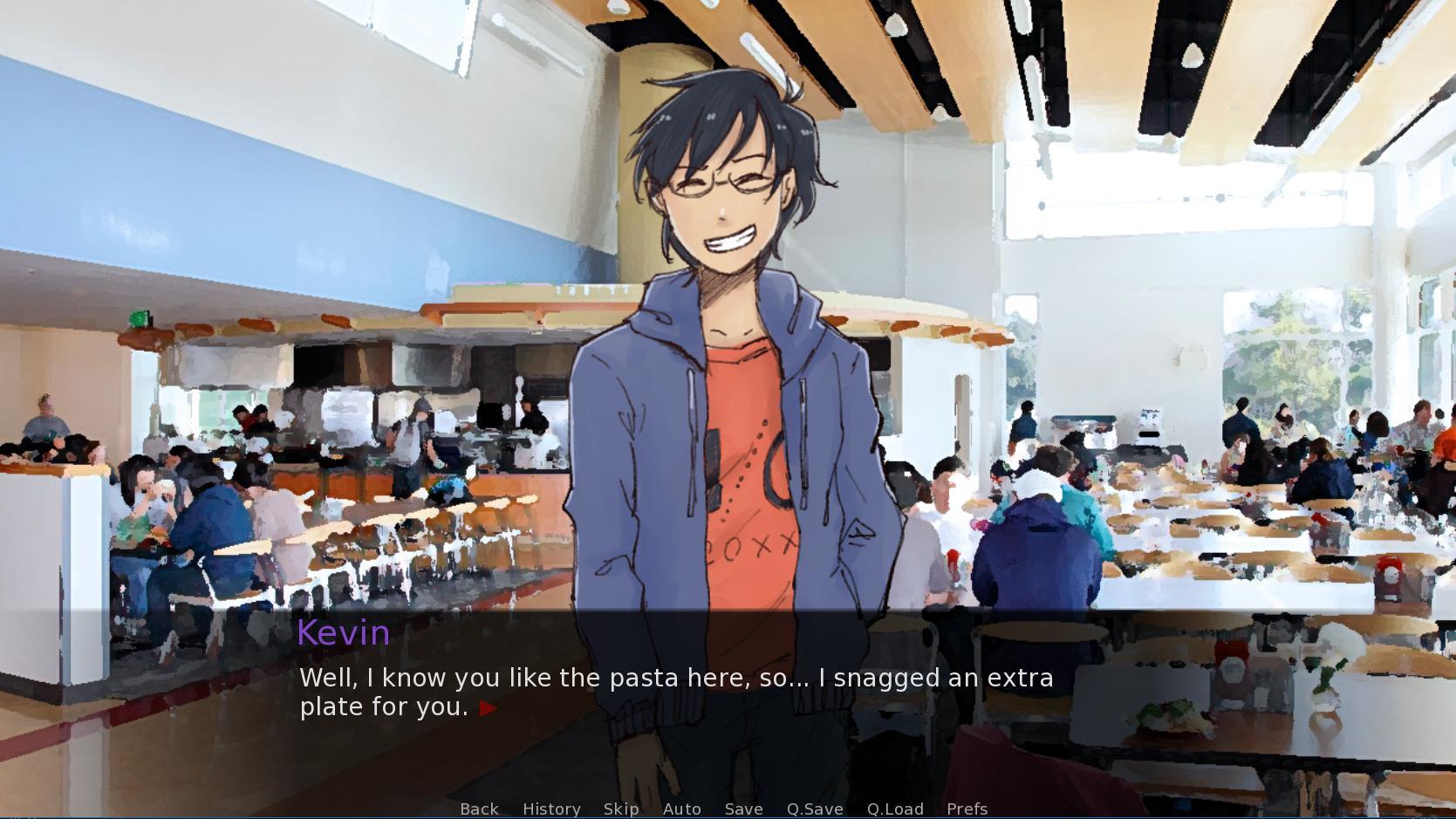Advance Kevin's dialogue via the red arrow
Screen dimensions: 1456x819
pos(489,708)
